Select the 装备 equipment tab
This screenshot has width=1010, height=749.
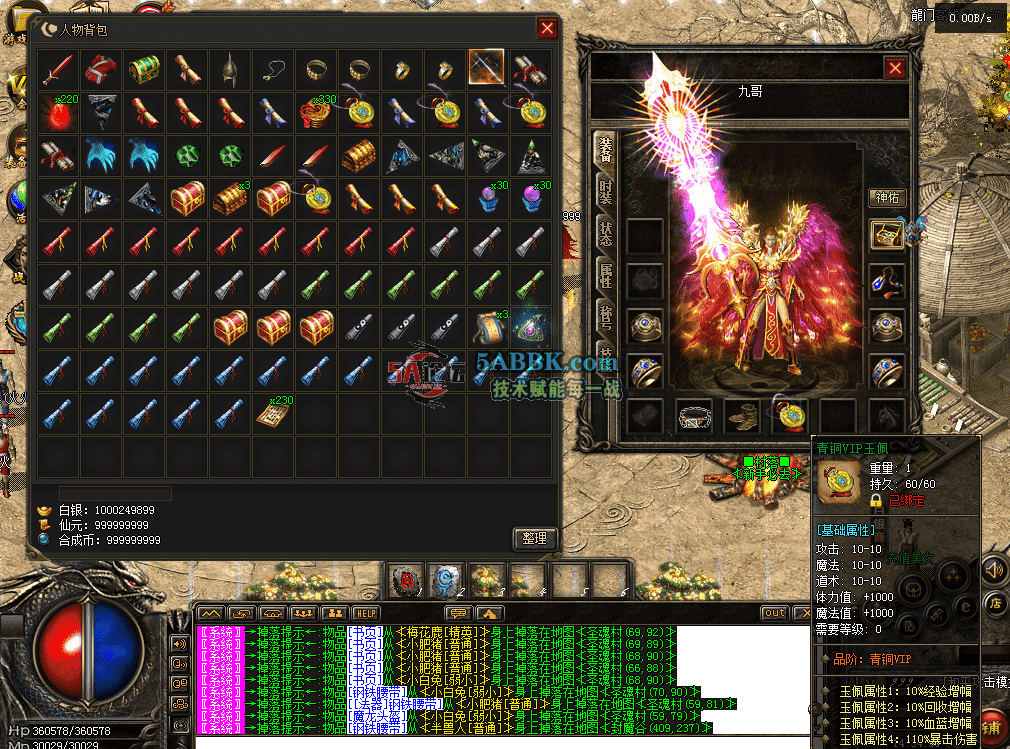pyautogui.click(x=606, y=150)
